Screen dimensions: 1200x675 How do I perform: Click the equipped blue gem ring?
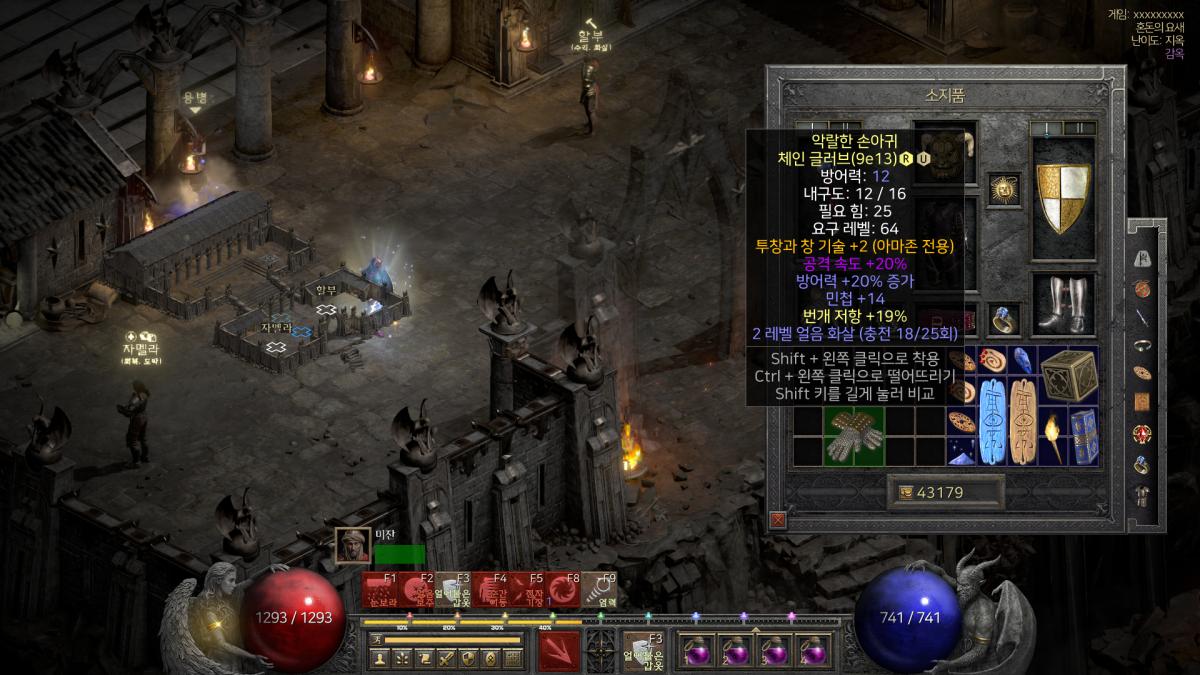point(1003,318)
